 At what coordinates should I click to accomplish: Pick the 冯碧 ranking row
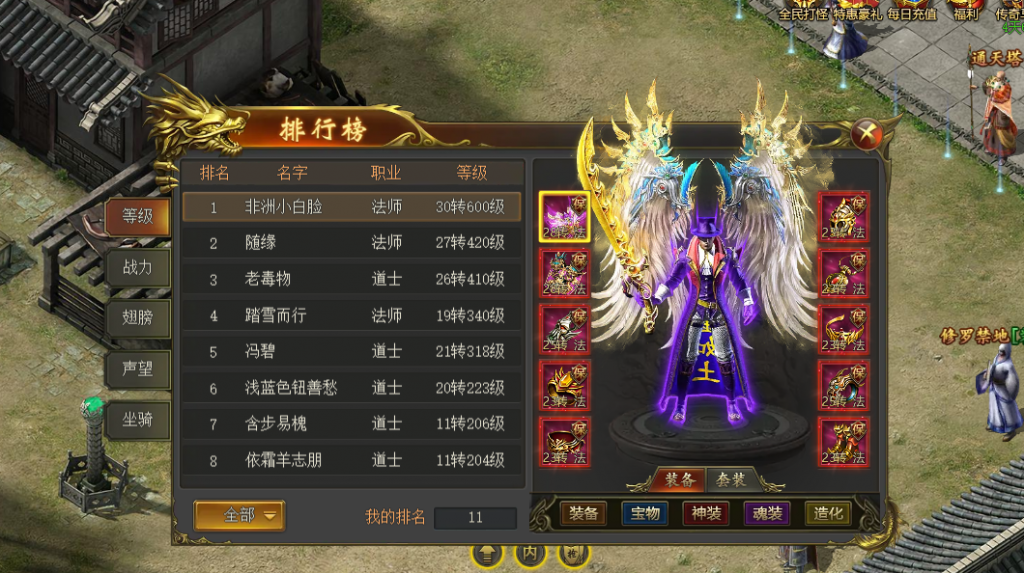(352, 351)
